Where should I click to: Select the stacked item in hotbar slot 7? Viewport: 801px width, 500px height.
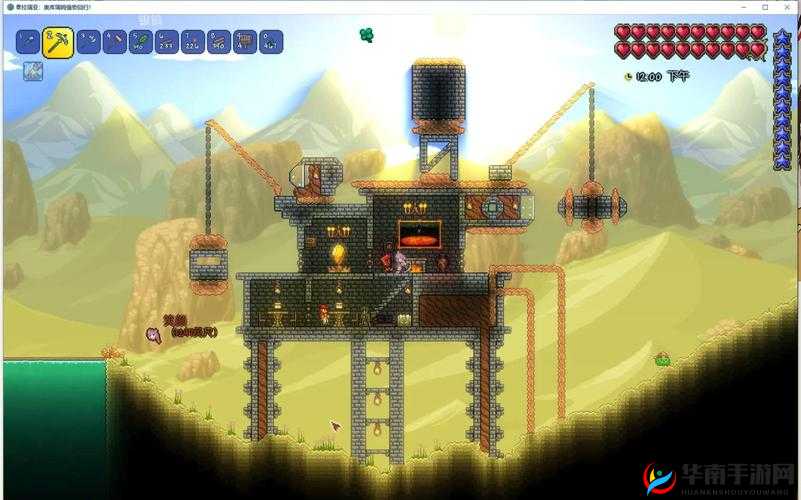(193, 42)
